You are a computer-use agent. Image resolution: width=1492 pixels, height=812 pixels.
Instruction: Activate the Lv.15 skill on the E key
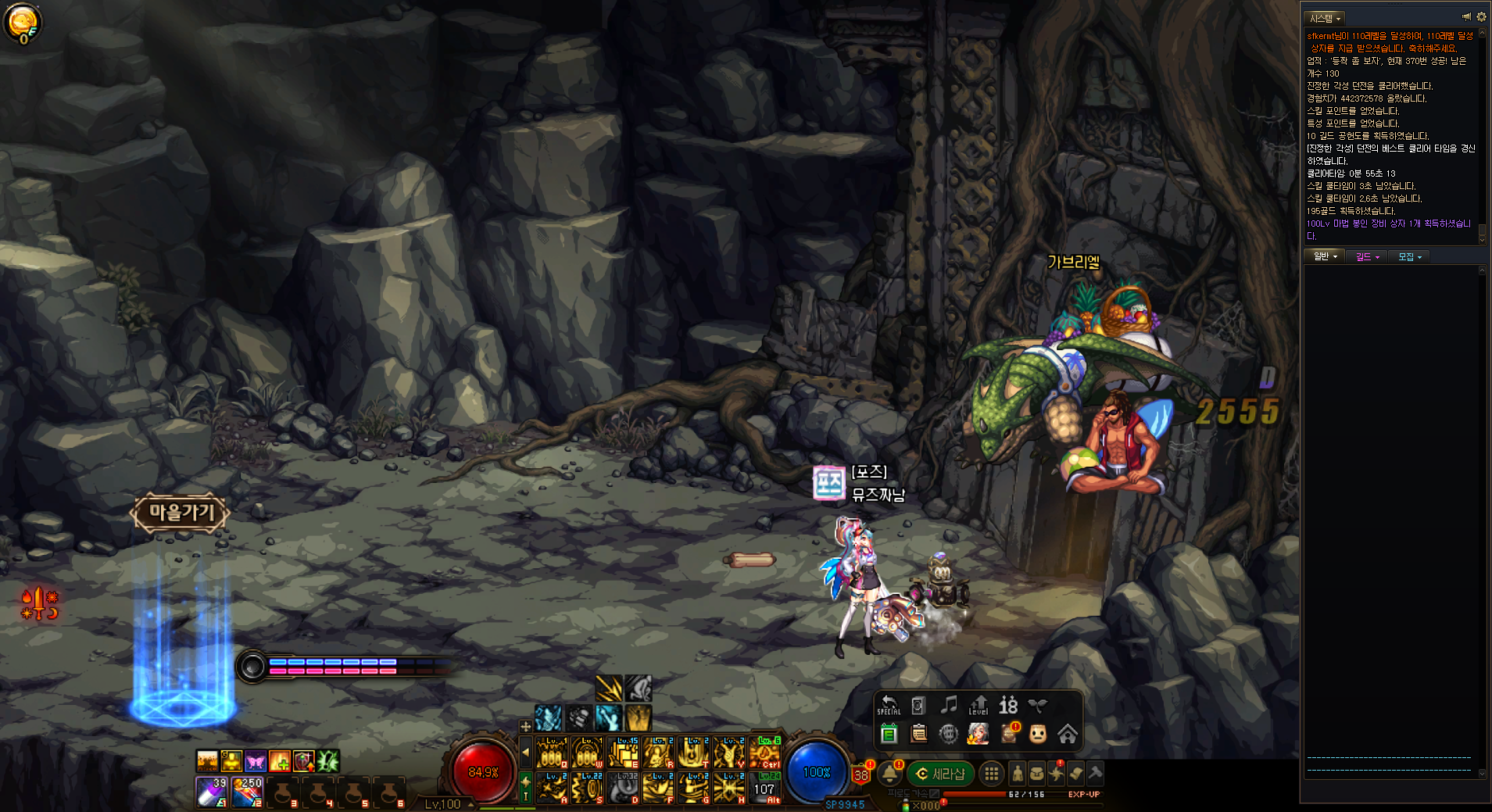click(624, 753)
